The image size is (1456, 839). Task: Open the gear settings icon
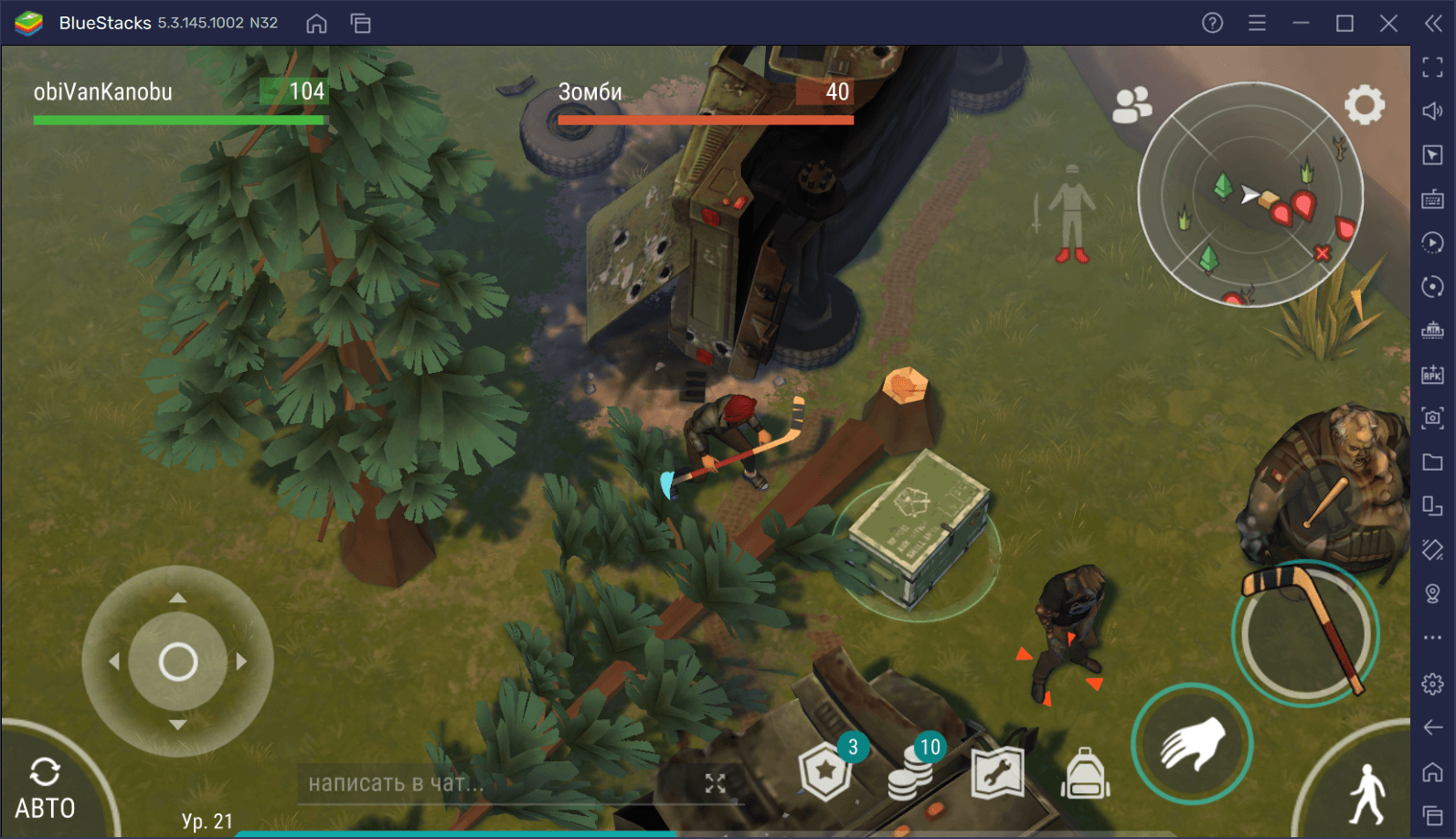coord(1364,105)
